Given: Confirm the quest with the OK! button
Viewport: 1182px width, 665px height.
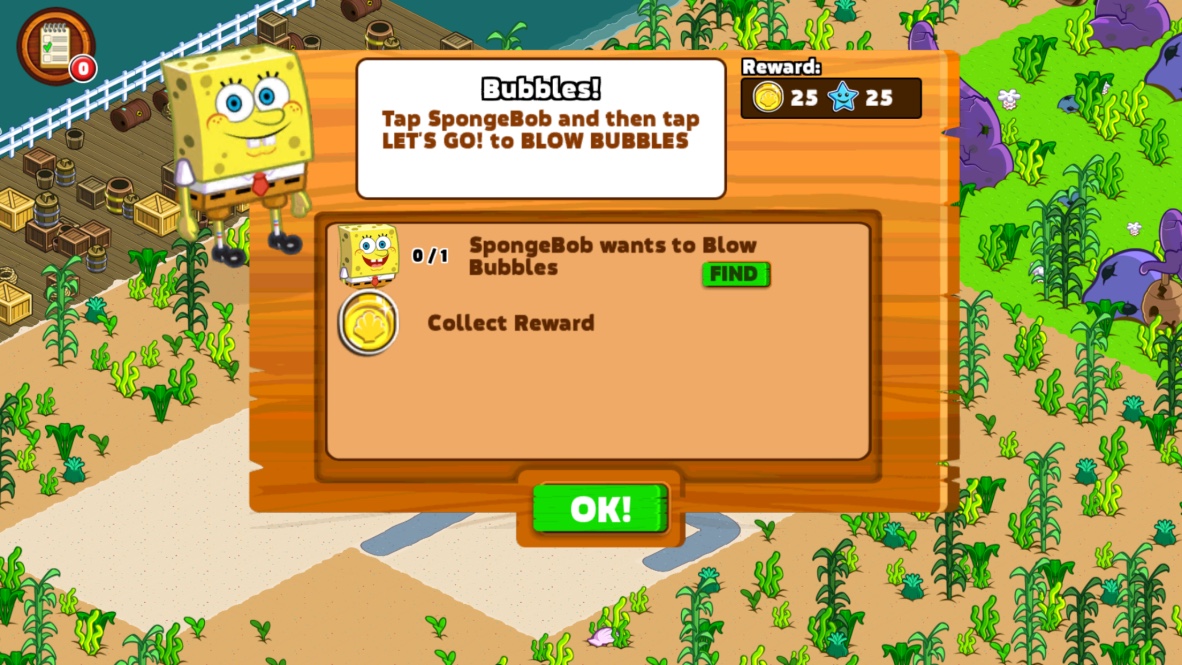Looking at the screenshot, I should tap(600, 509).
